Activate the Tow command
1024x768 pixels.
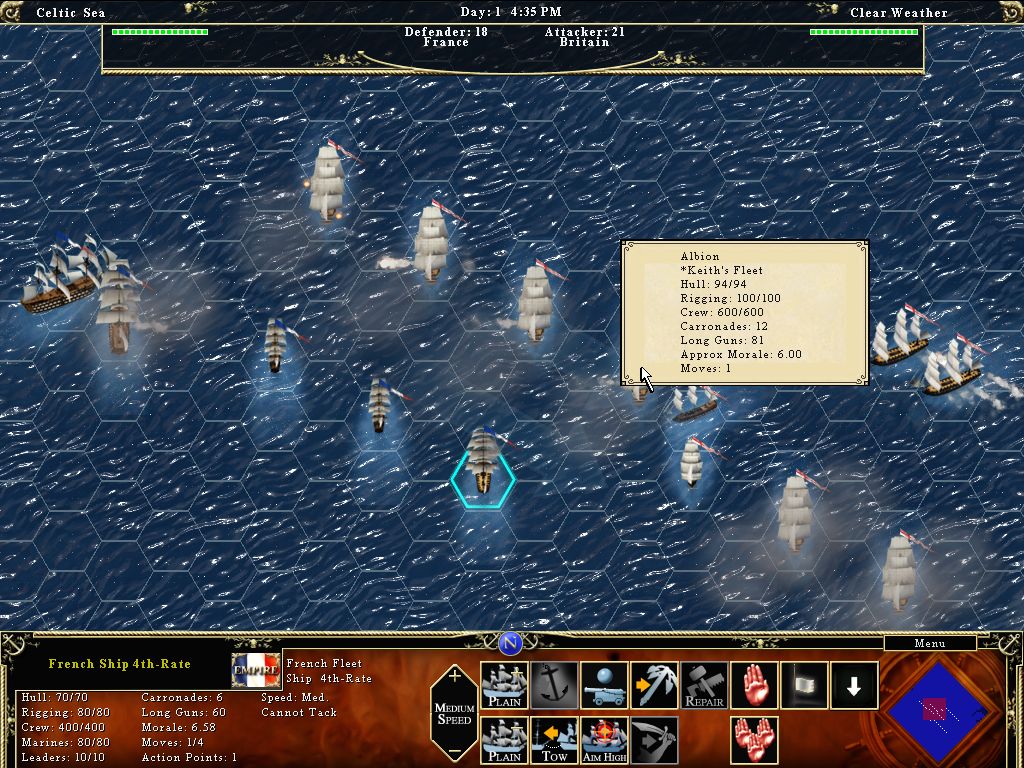tap(555, 741)
